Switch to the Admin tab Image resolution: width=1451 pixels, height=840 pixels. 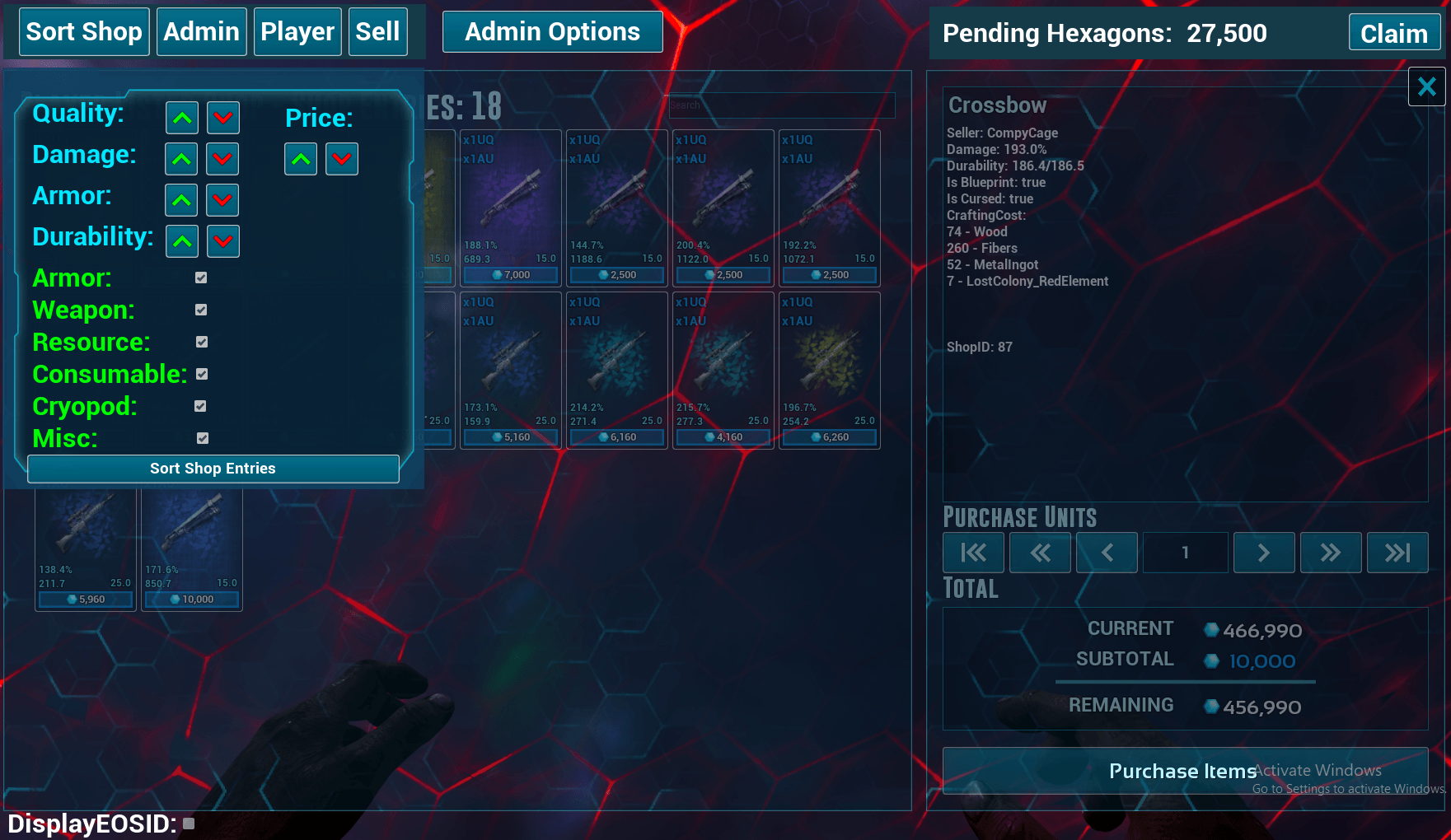point(201,32)
